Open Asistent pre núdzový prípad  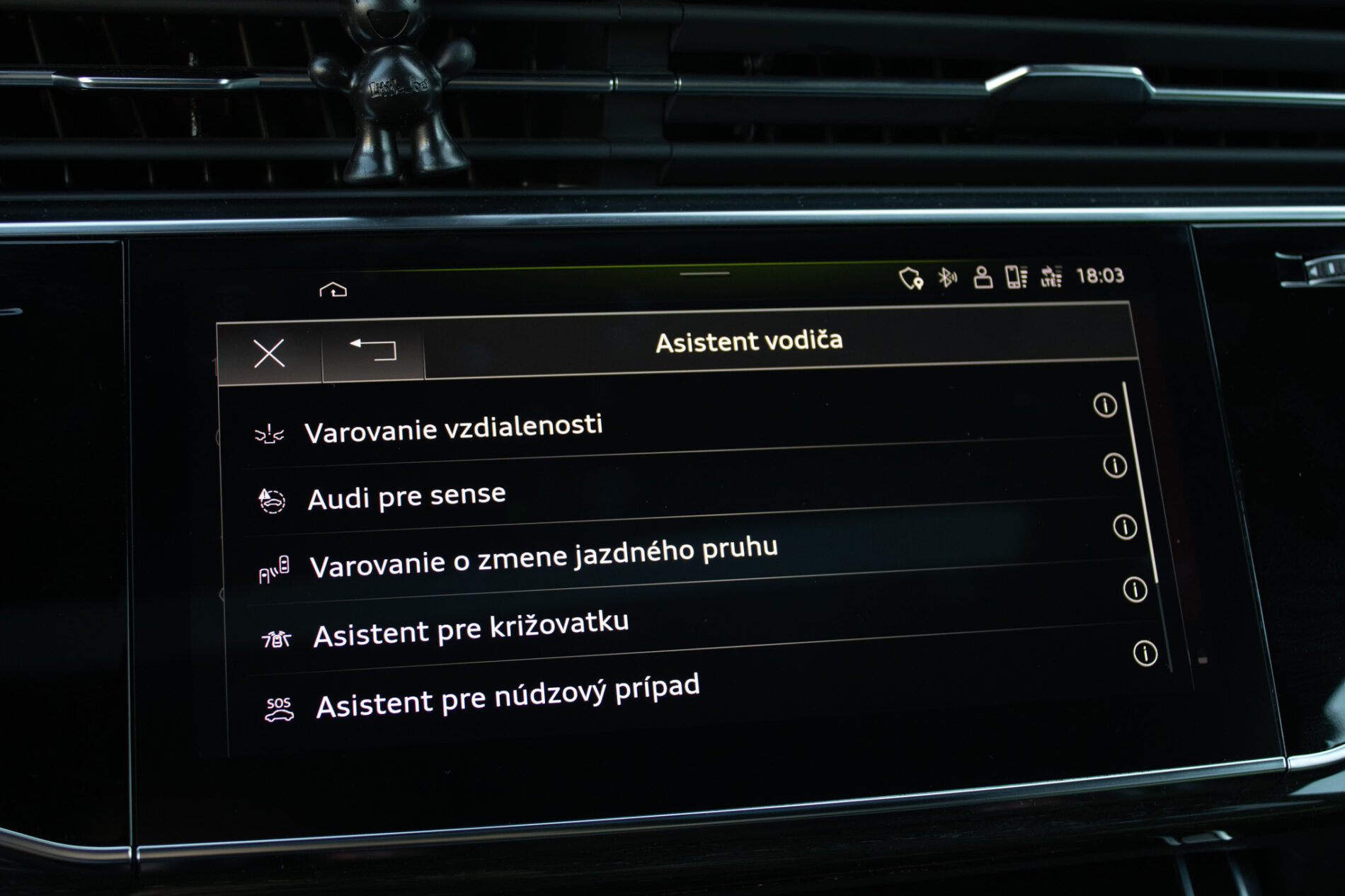[x=508, y=696]
